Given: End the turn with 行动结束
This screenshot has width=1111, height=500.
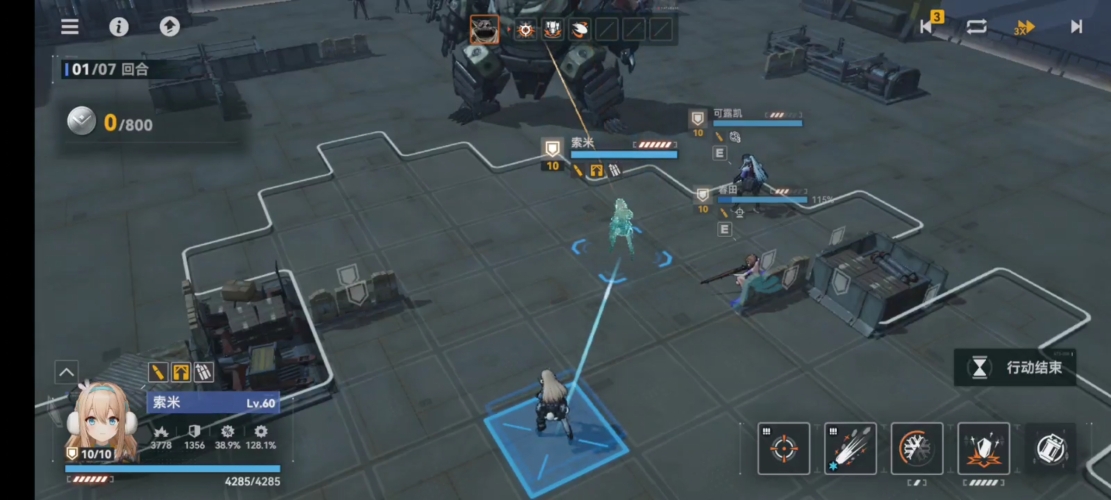Looking at the screenshot, I should click(1020, 367).
